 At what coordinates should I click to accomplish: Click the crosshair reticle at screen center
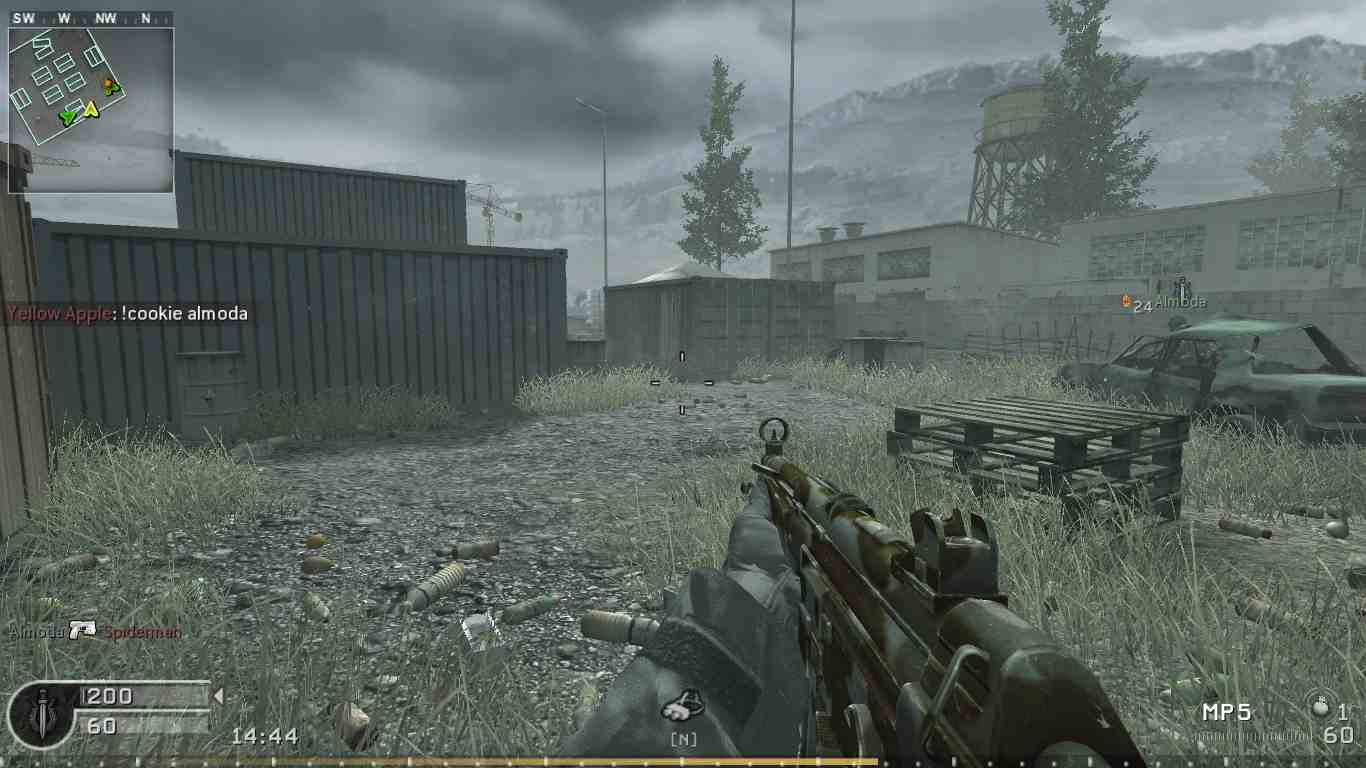coord(683,384)
